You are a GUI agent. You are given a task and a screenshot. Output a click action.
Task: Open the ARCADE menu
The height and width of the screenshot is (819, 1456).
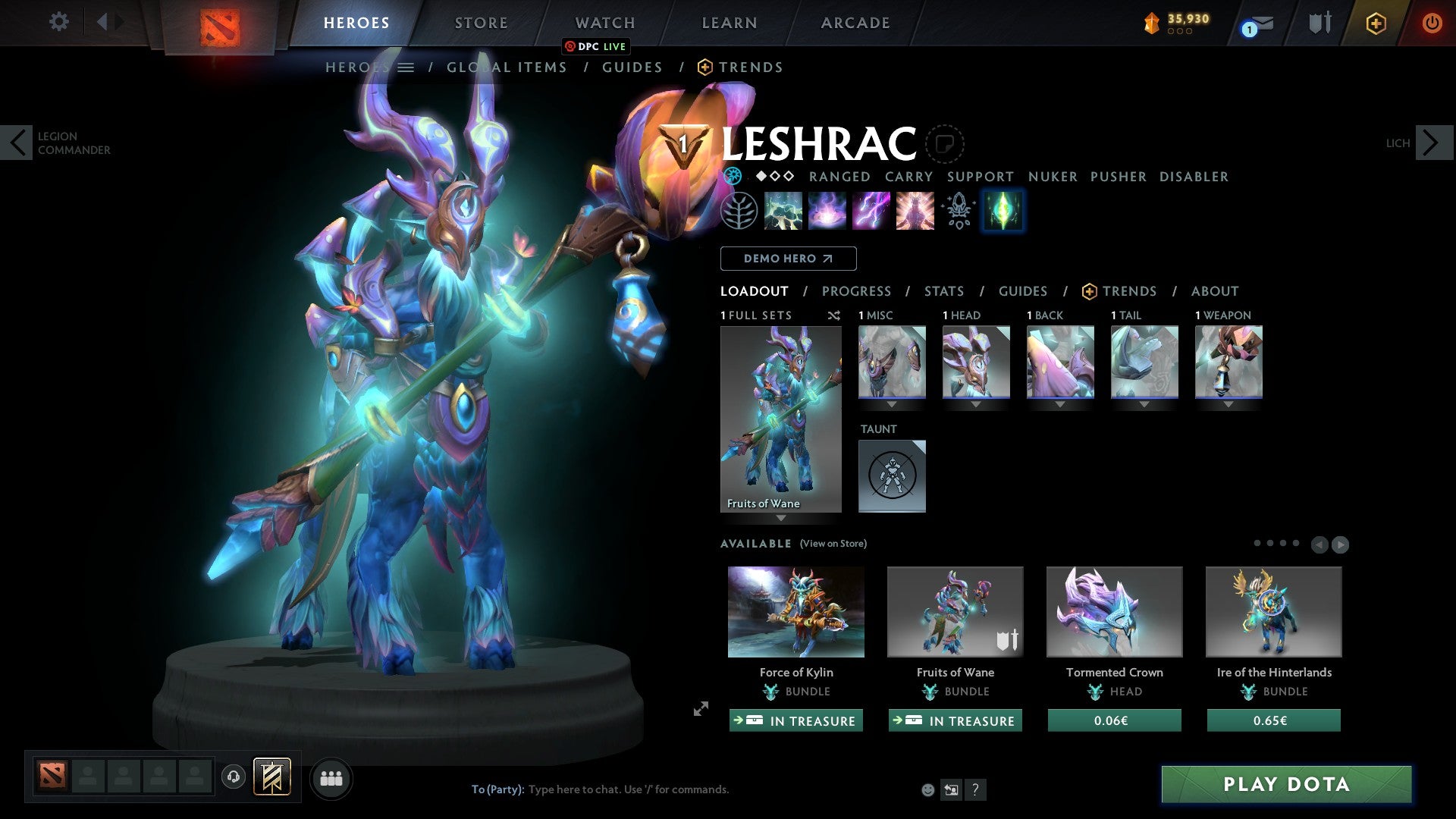[855, 22]
